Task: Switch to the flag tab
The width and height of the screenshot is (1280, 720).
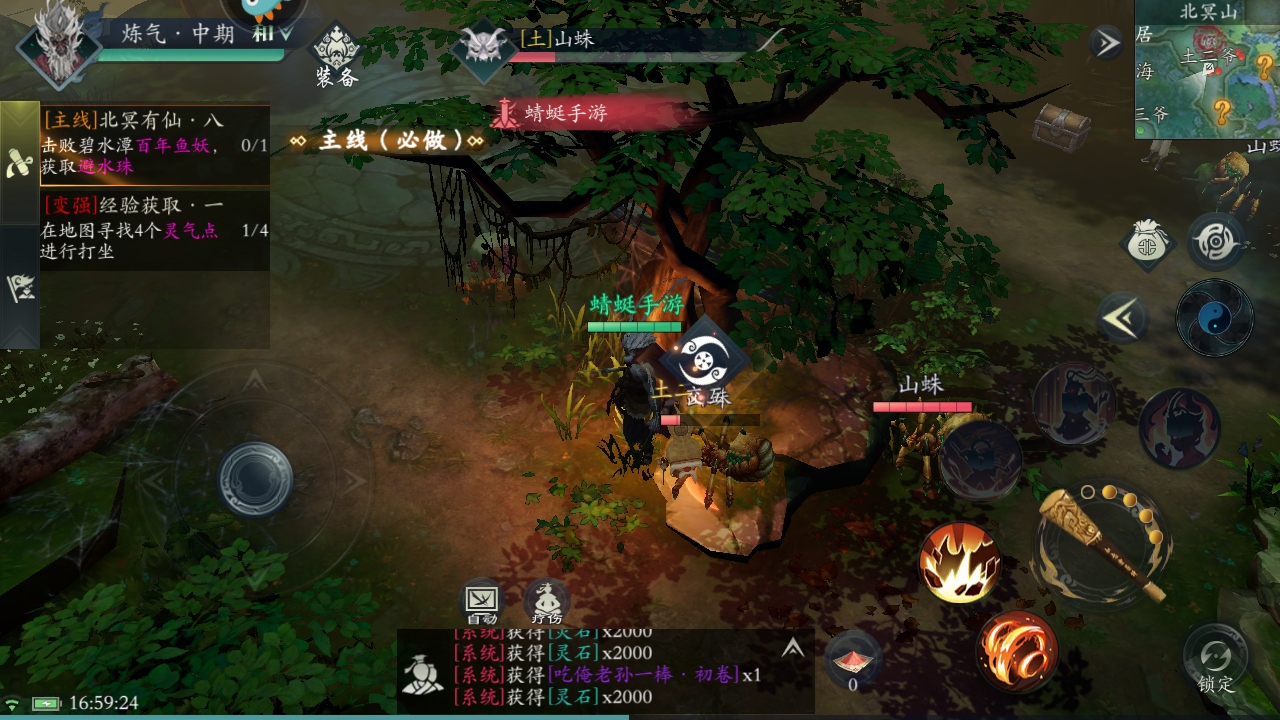Action: tap(18, 287)
